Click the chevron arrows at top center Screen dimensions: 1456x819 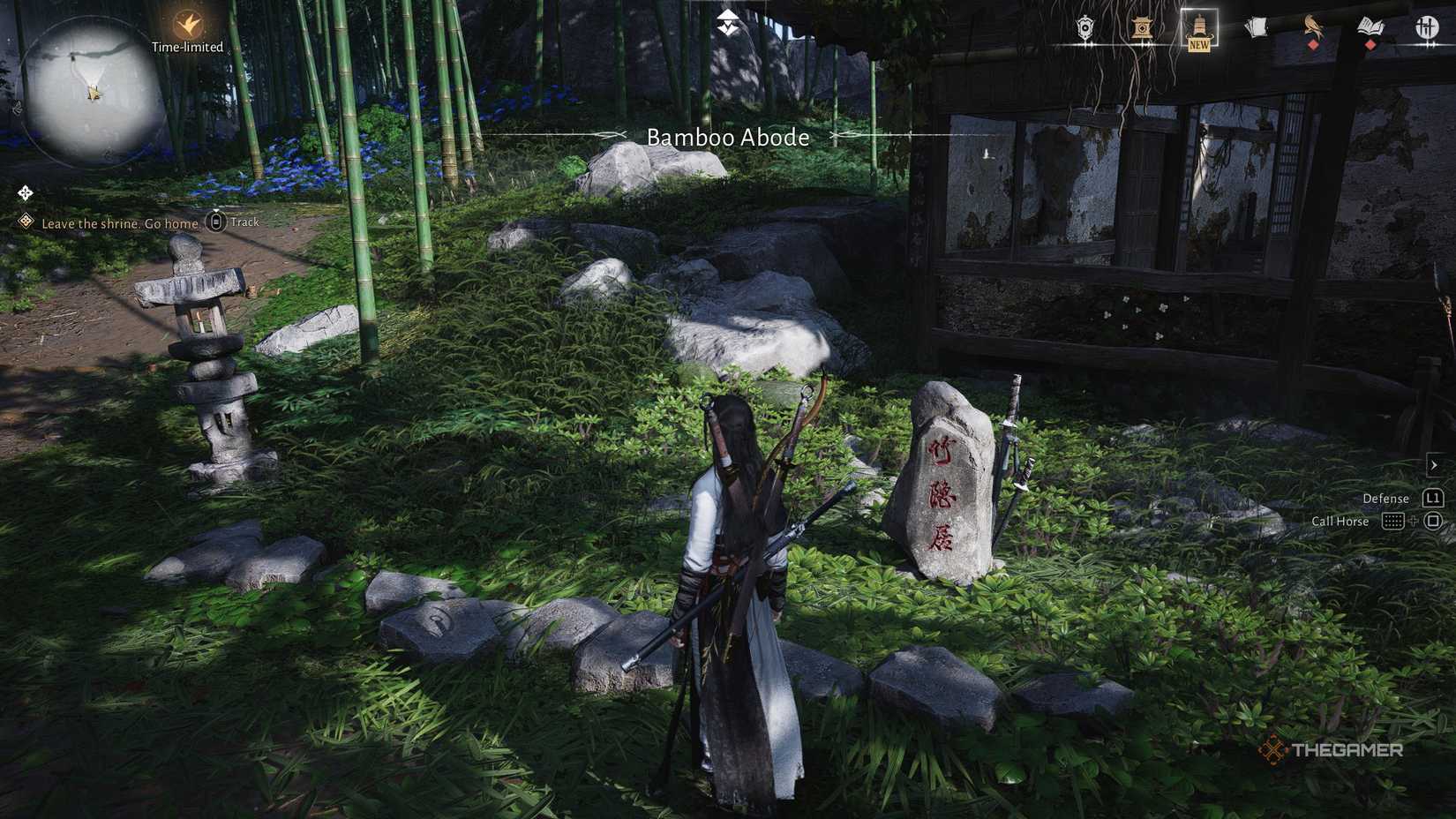click(x=729, y=22)
